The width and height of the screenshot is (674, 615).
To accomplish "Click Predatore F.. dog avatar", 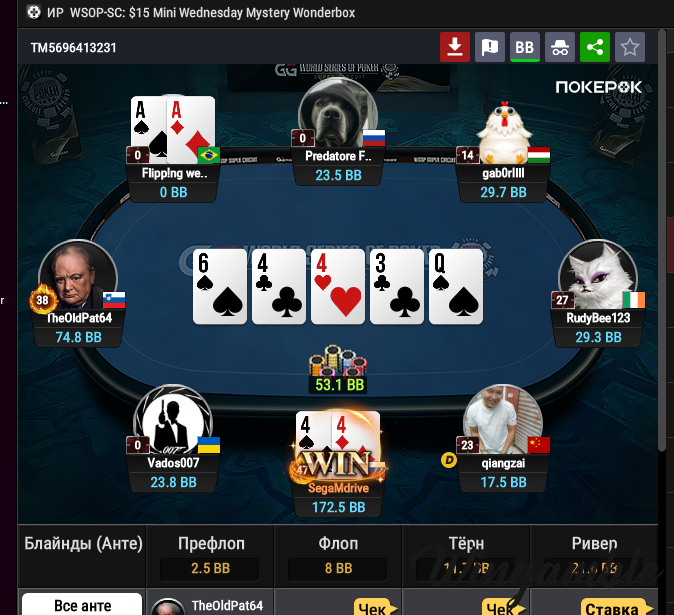I will coord(337,115).
